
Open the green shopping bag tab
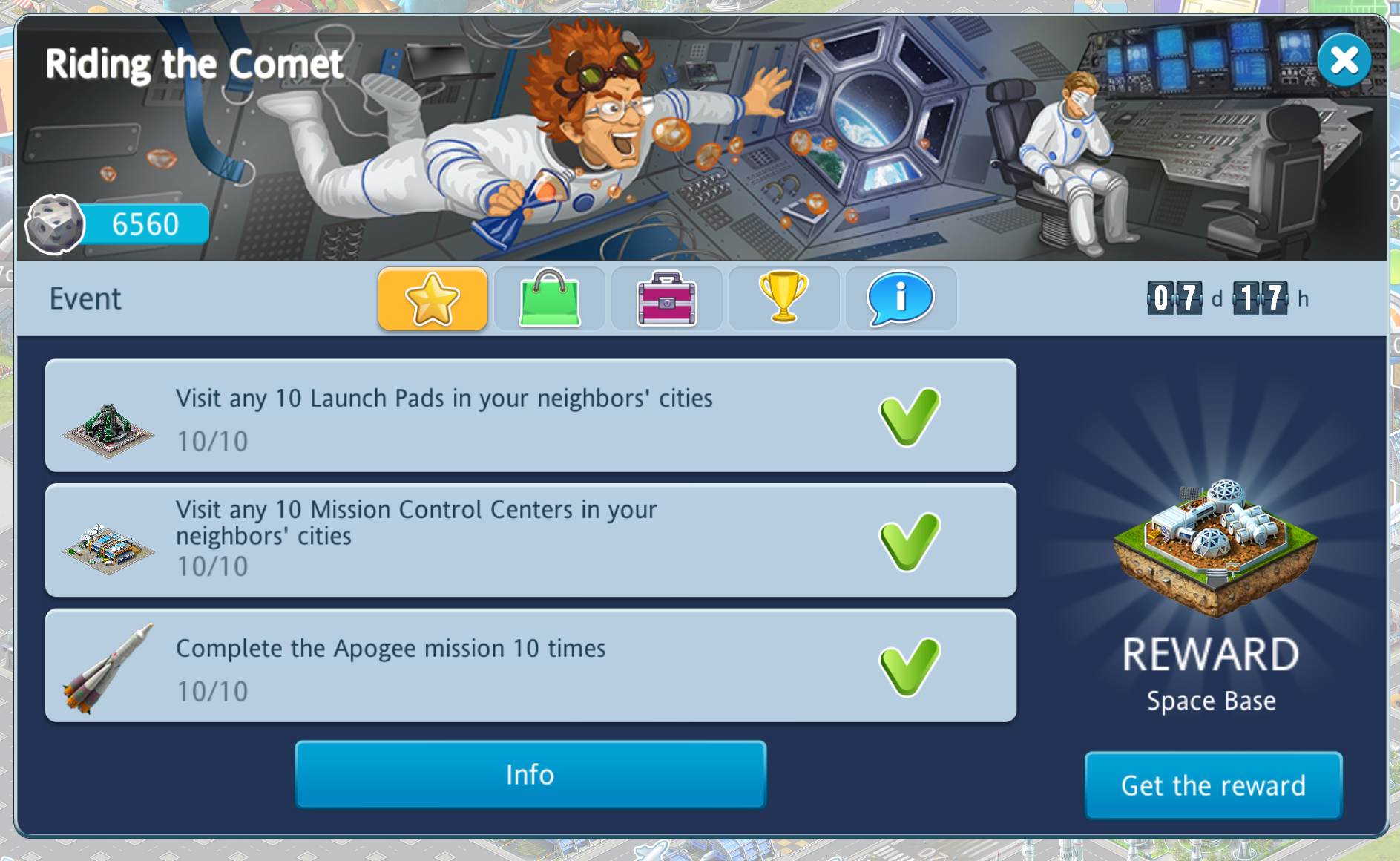pyautogui.click(x=550, y=298)
